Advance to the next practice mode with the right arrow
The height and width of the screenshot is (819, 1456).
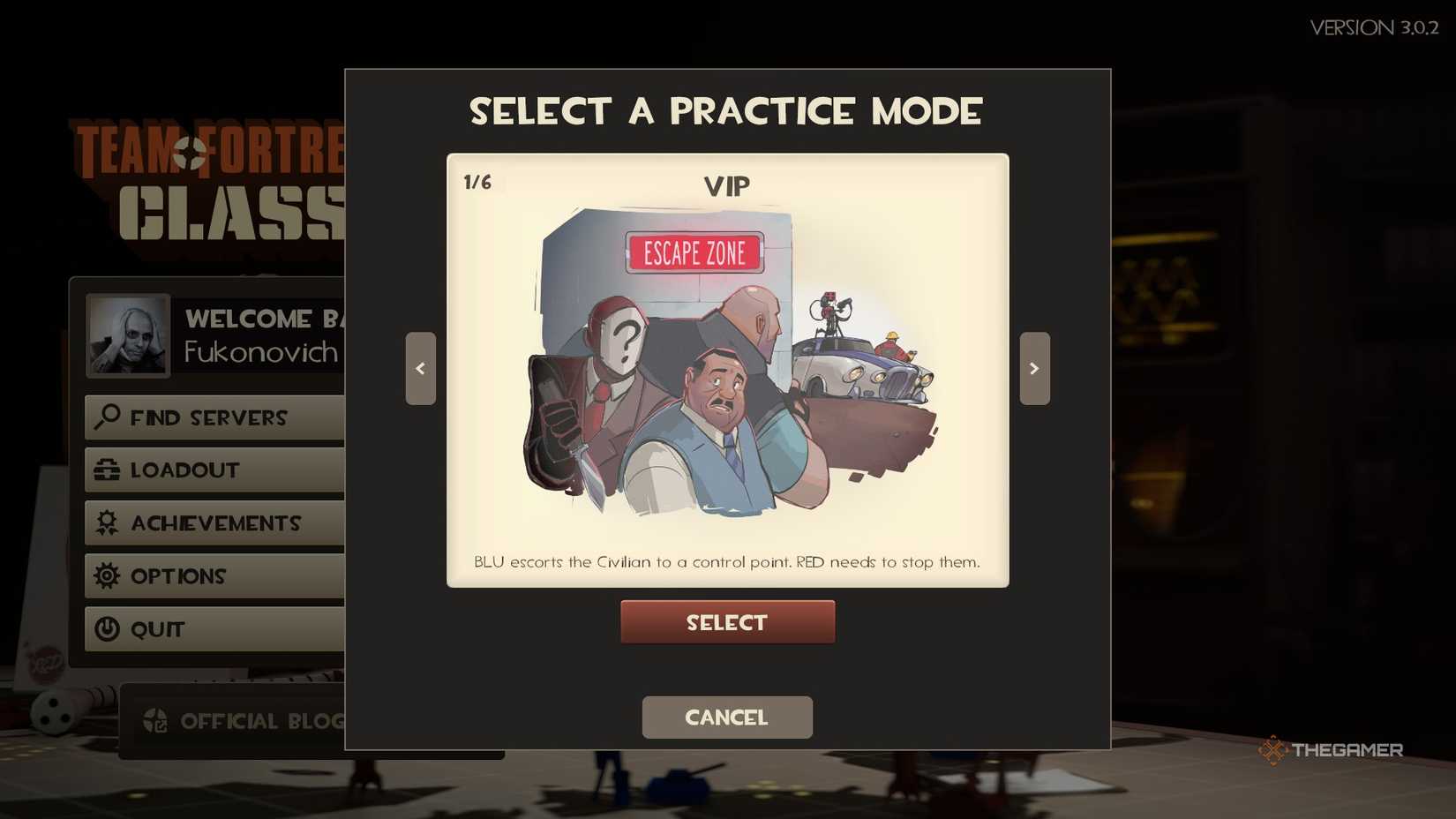pyautogui.click(x=1034, y=369)
